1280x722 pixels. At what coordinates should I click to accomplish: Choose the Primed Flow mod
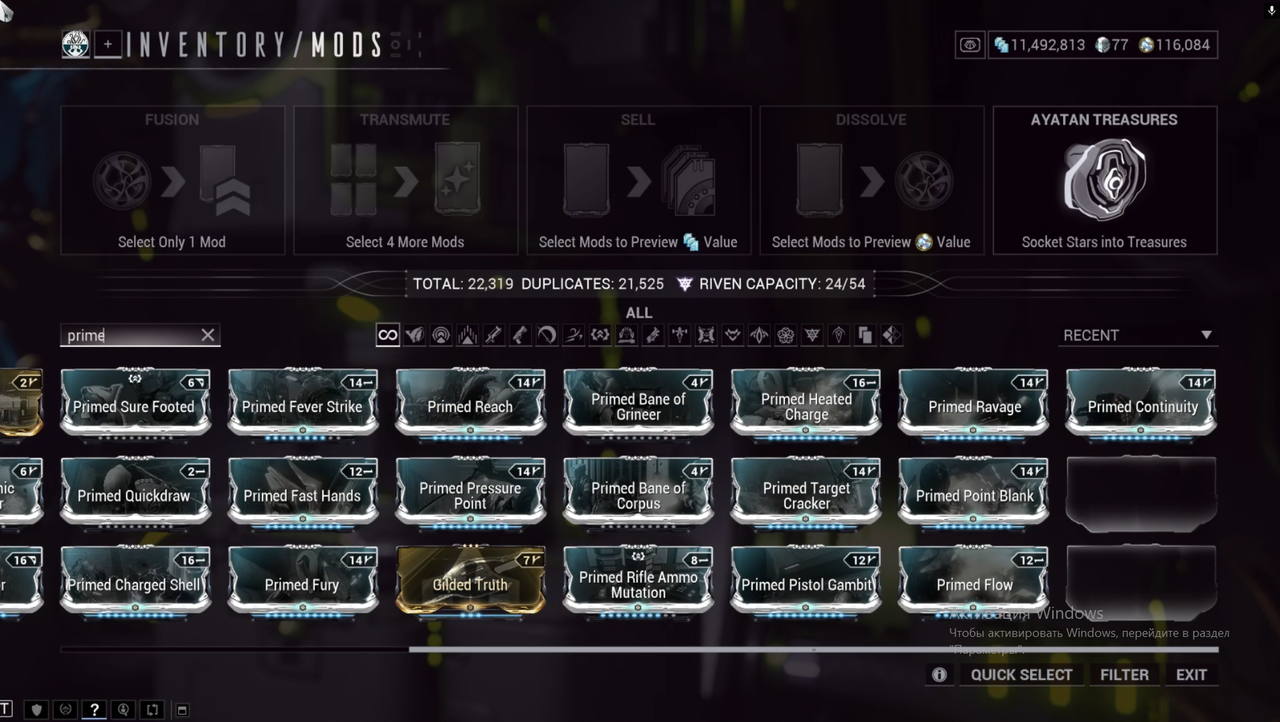pyautogui.click(x=974, y=581)
